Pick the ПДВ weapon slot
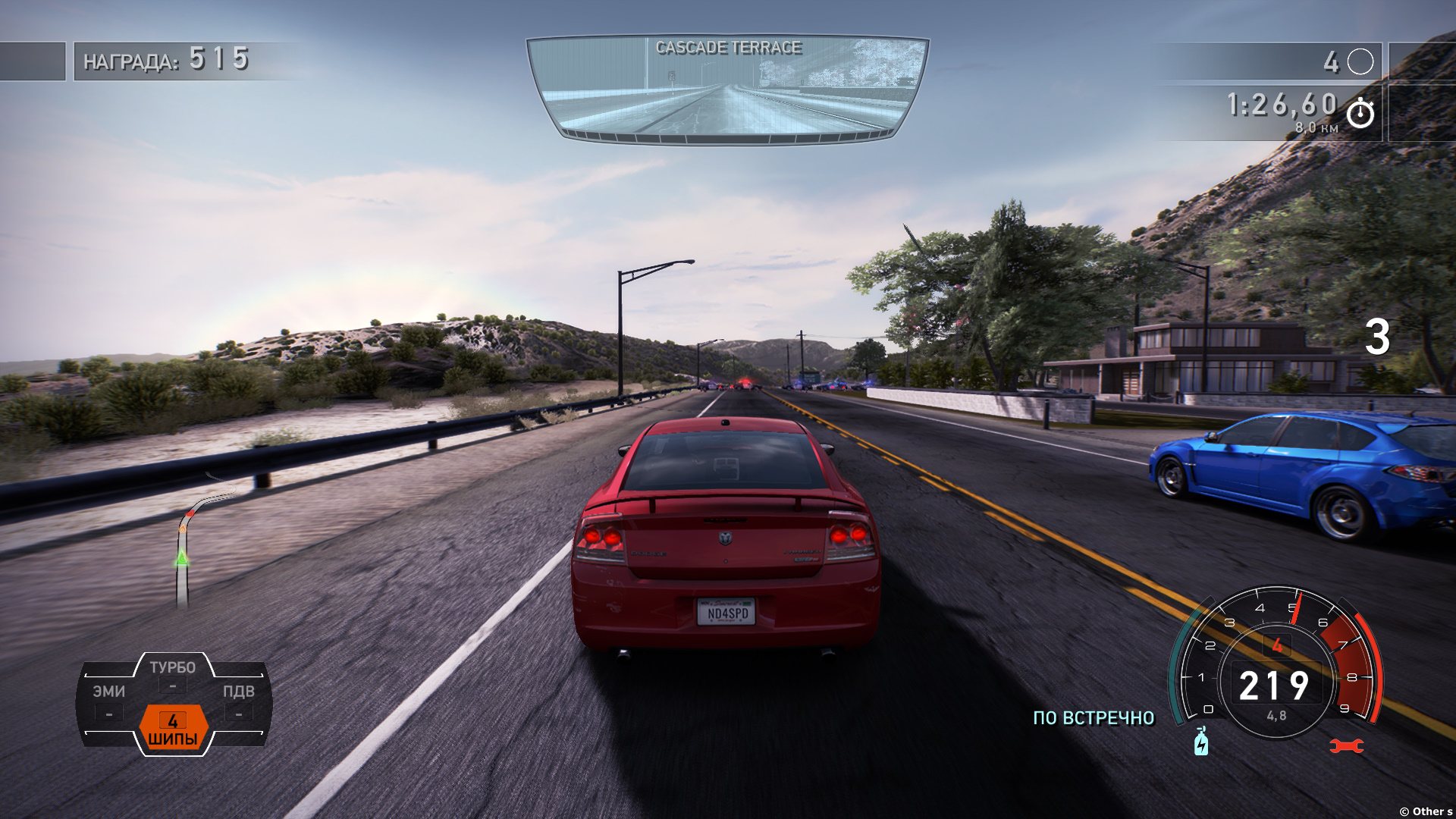The width and height of the screenshot is (1456, 819). click(238, 701)
